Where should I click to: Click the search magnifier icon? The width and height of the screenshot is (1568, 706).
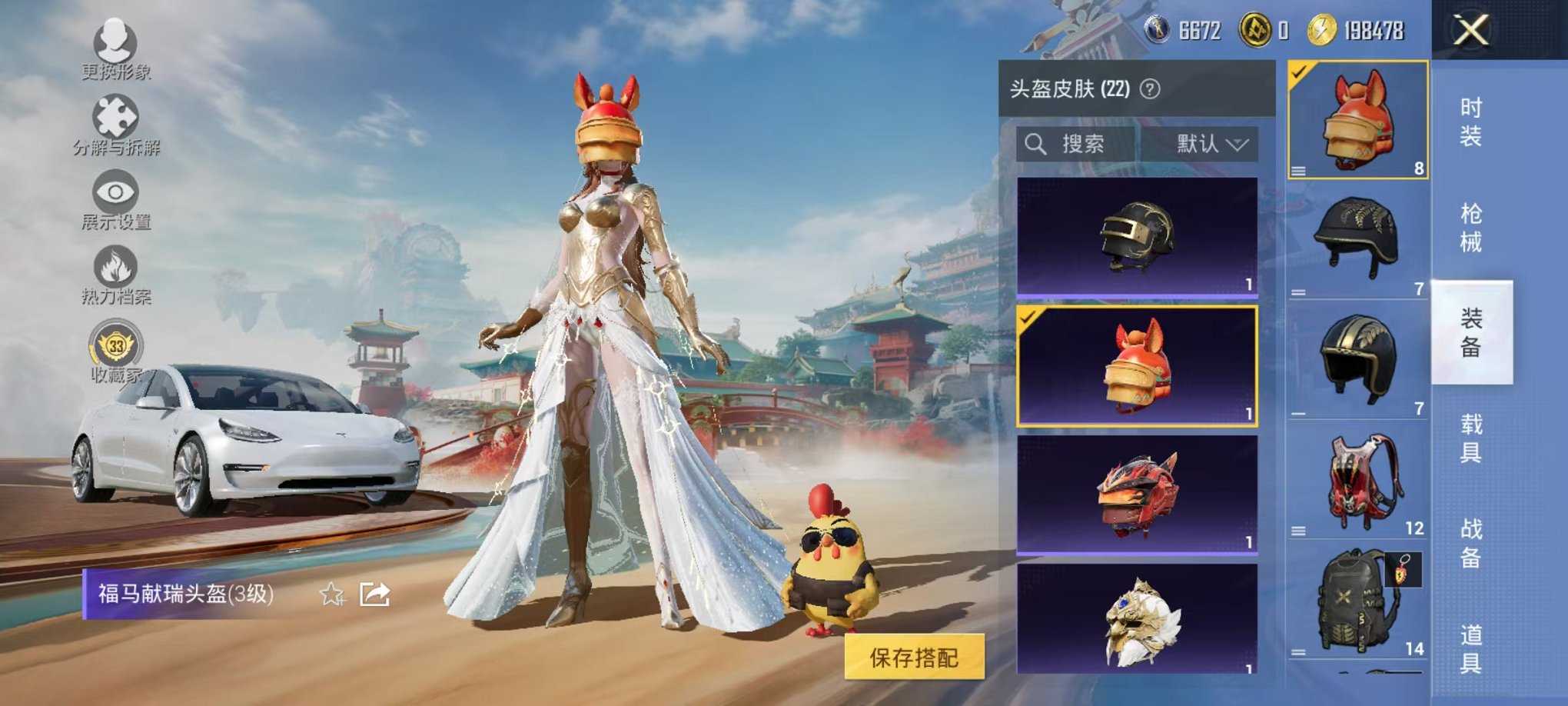tap(1035, 145)
